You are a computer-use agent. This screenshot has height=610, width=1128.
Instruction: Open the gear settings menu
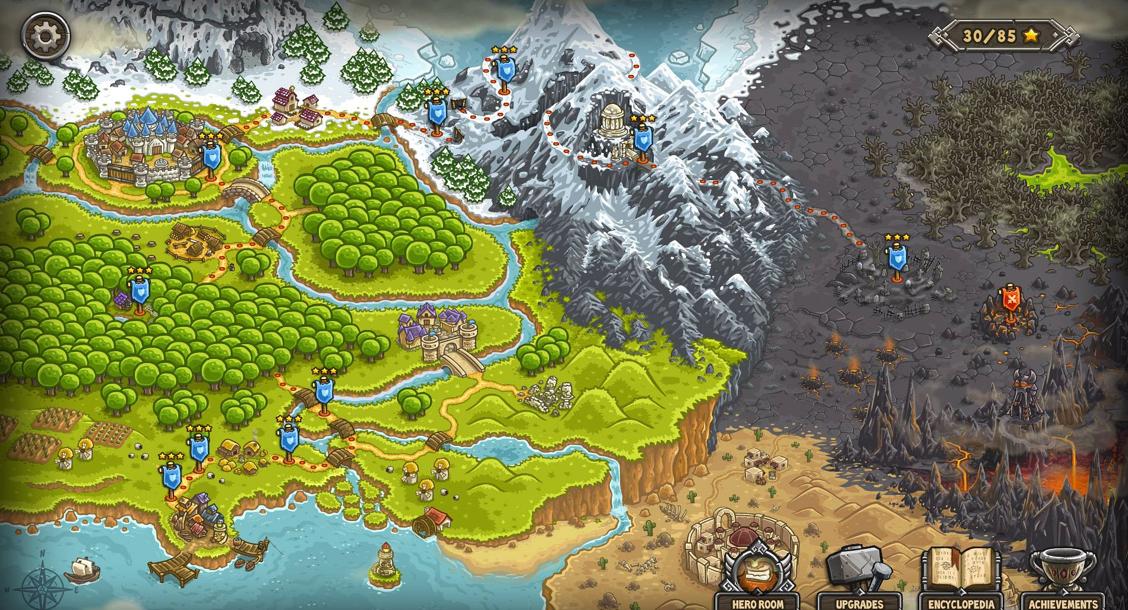tap(45, 37)
